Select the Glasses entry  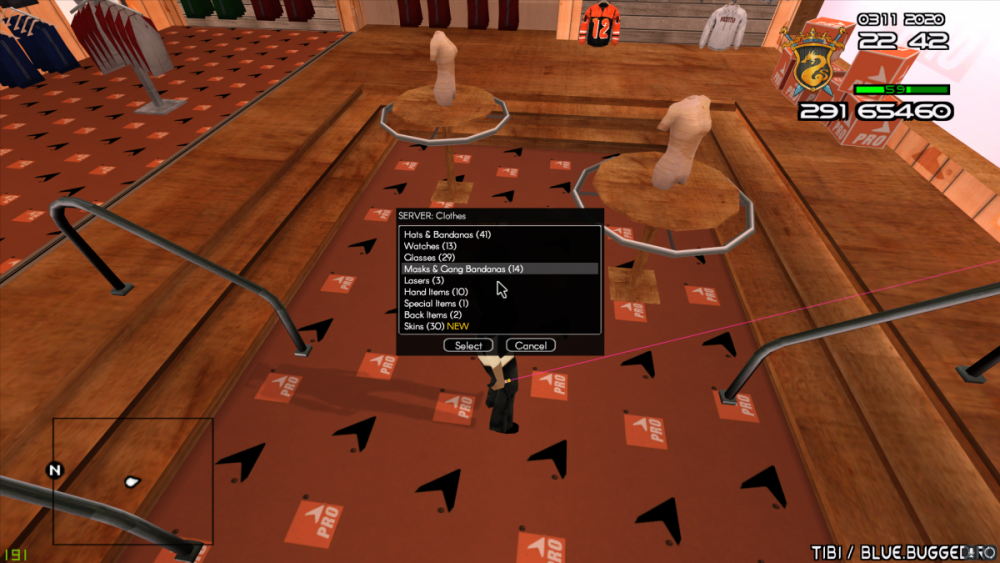pyautogui.click(x=429, y=258)
